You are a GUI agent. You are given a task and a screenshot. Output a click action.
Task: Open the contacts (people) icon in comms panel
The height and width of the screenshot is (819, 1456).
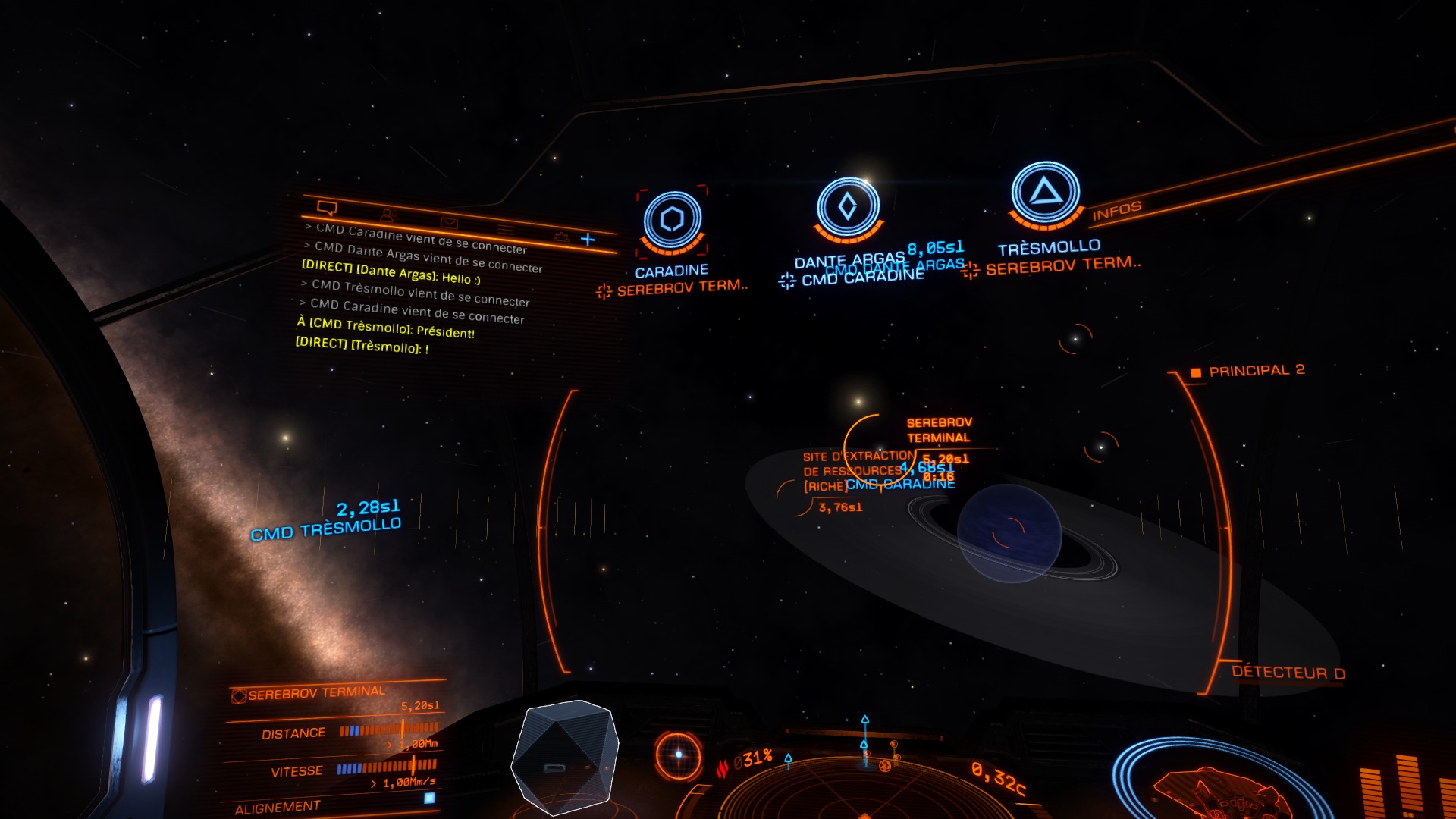[x=388, y=215]
